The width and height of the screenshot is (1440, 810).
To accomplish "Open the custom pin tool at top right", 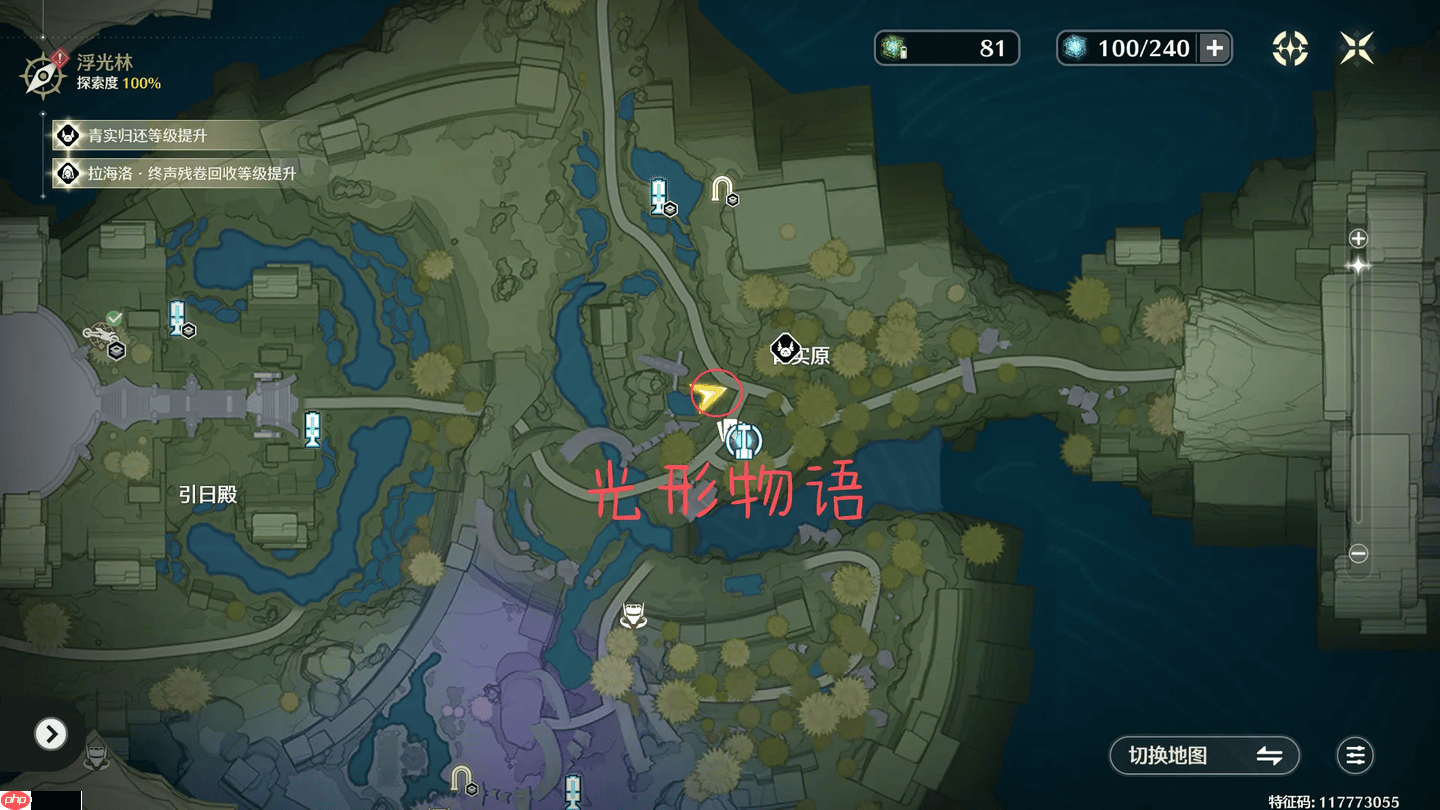I will pos(1289,47).
